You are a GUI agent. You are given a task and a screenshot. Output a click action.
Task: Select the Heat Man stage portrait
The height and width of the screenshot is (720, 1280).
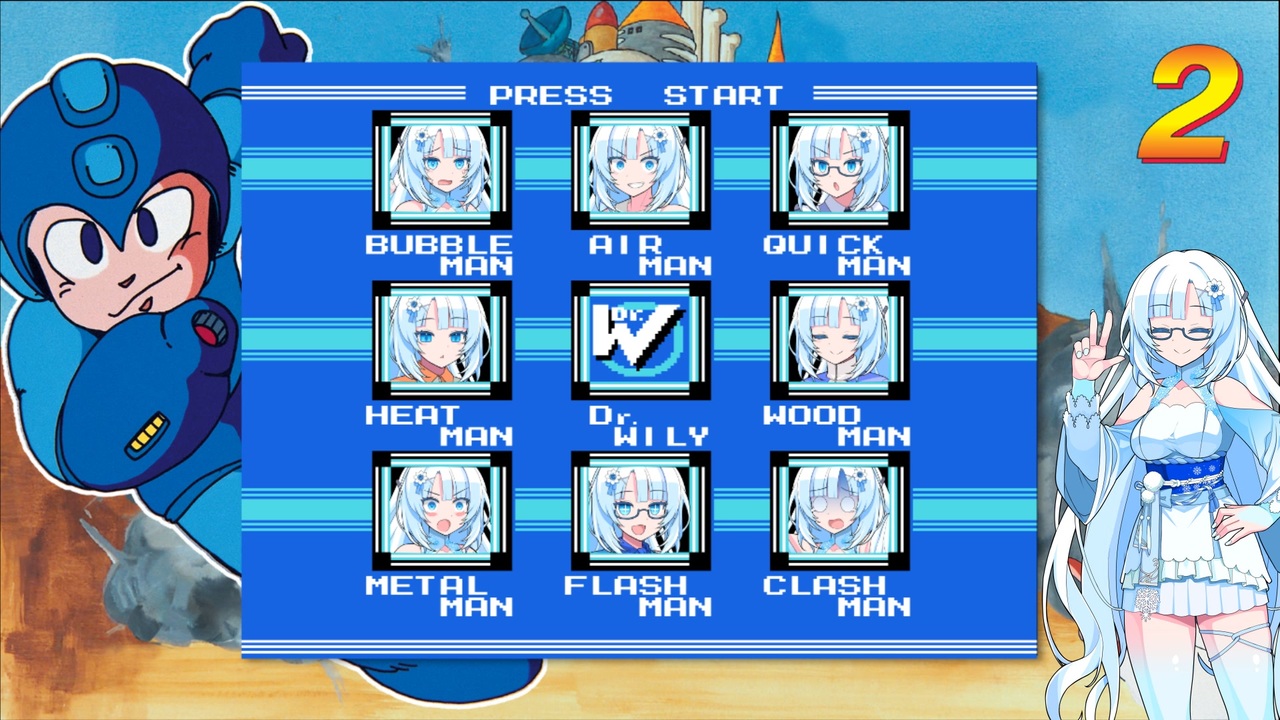443,340
